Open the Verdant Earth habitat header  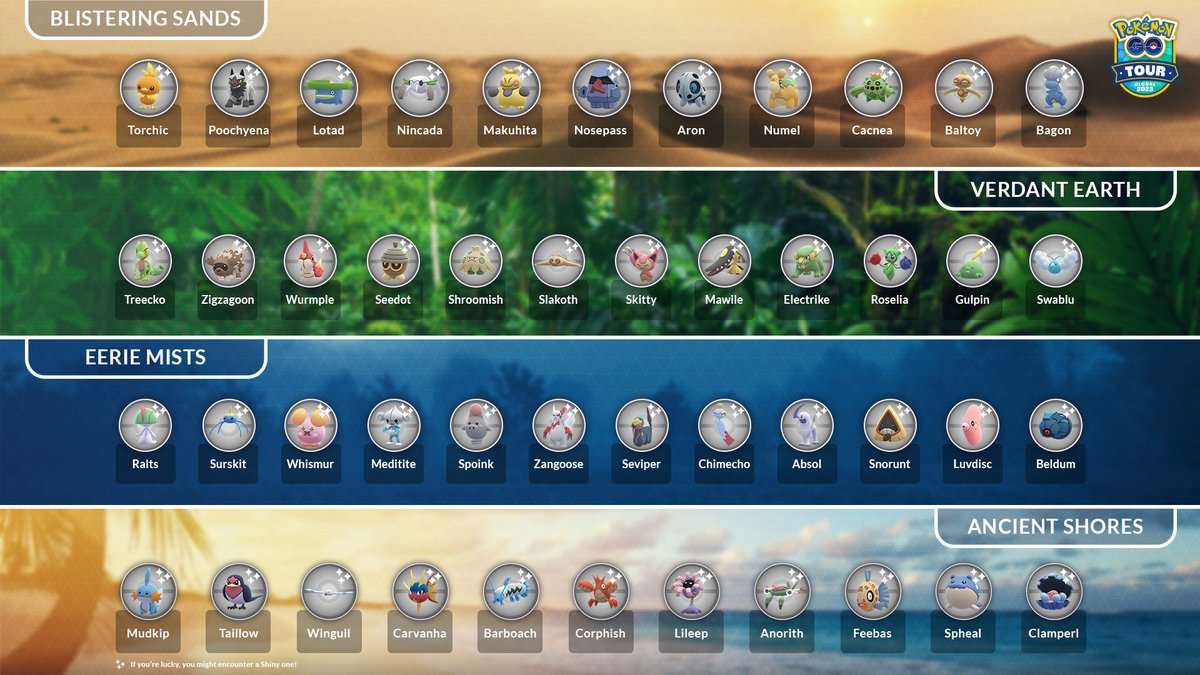(x=1055, y=189)
